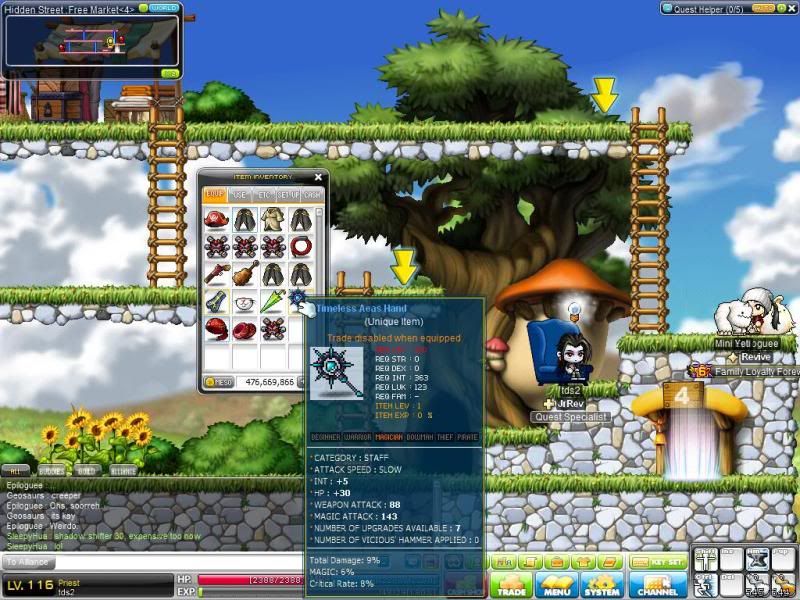The image size is (800, 600).
Task: Choose the green umbrella item
Action: click(272, 301)
